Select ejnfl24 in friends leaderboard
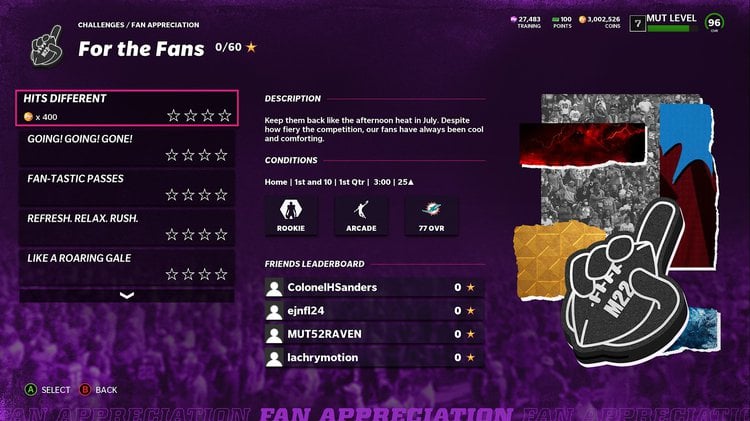 click(374, 311)
